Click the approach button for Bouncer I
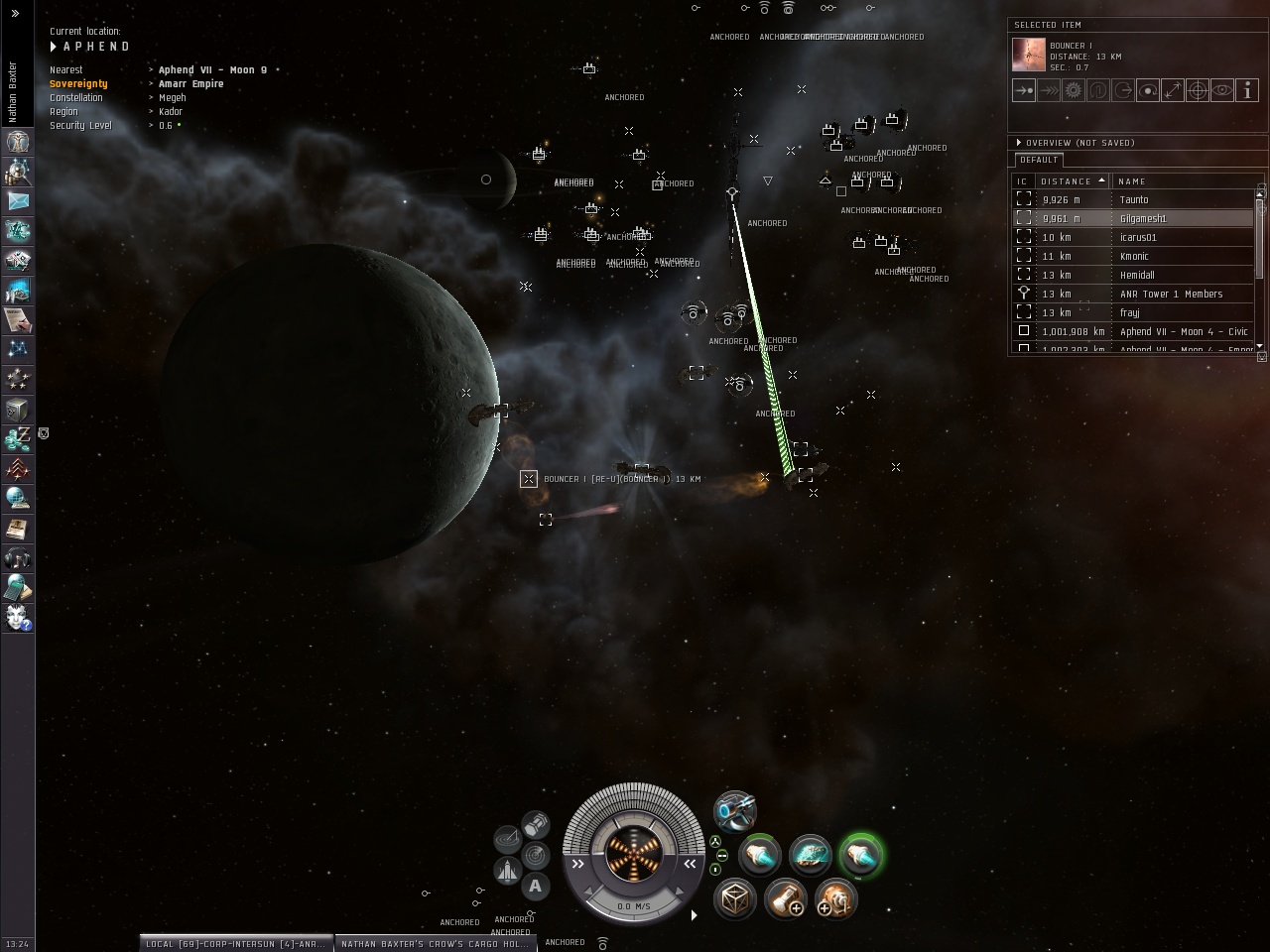Viewport: 1270px width, 952px height. pos(1023,90)
